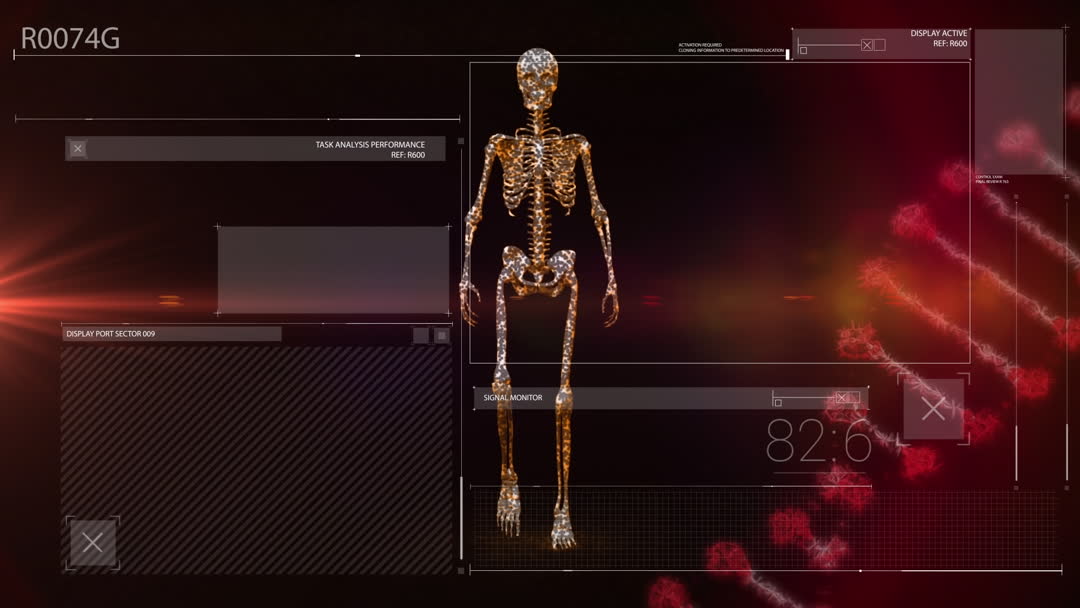Click the empty square next to Display Active's X box

(x=880, y=45)
